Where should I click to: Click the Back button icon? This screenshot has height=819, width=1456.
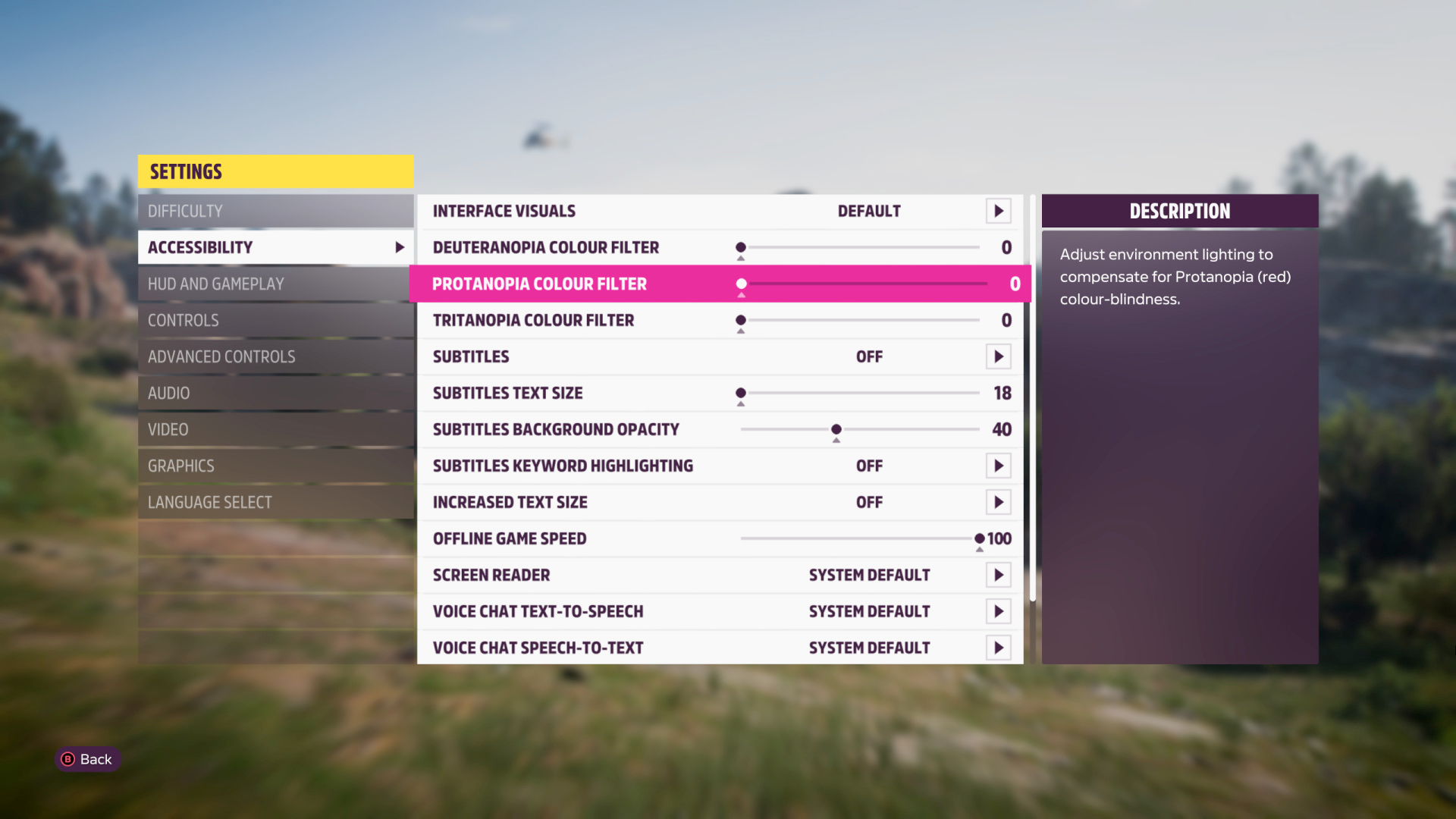click(x=67, y=759)
